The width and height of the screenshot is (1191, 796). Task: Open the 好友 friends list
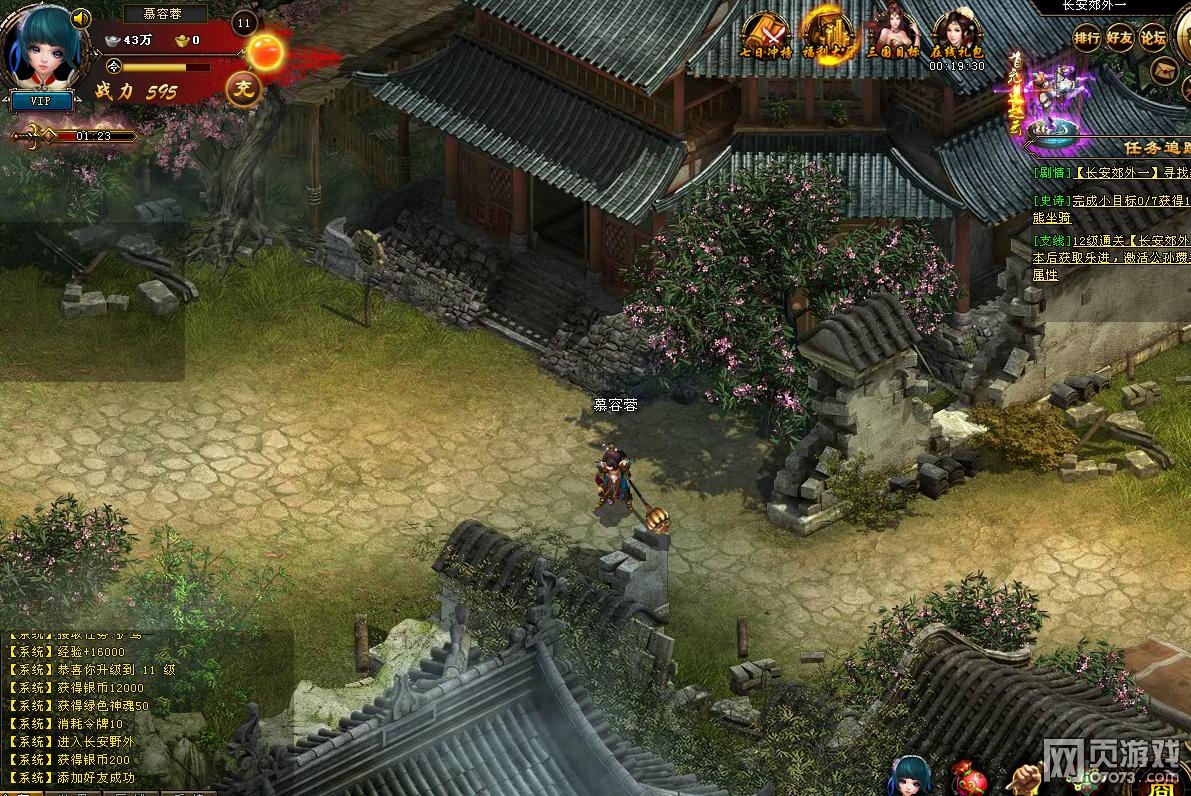point(1120,38)
